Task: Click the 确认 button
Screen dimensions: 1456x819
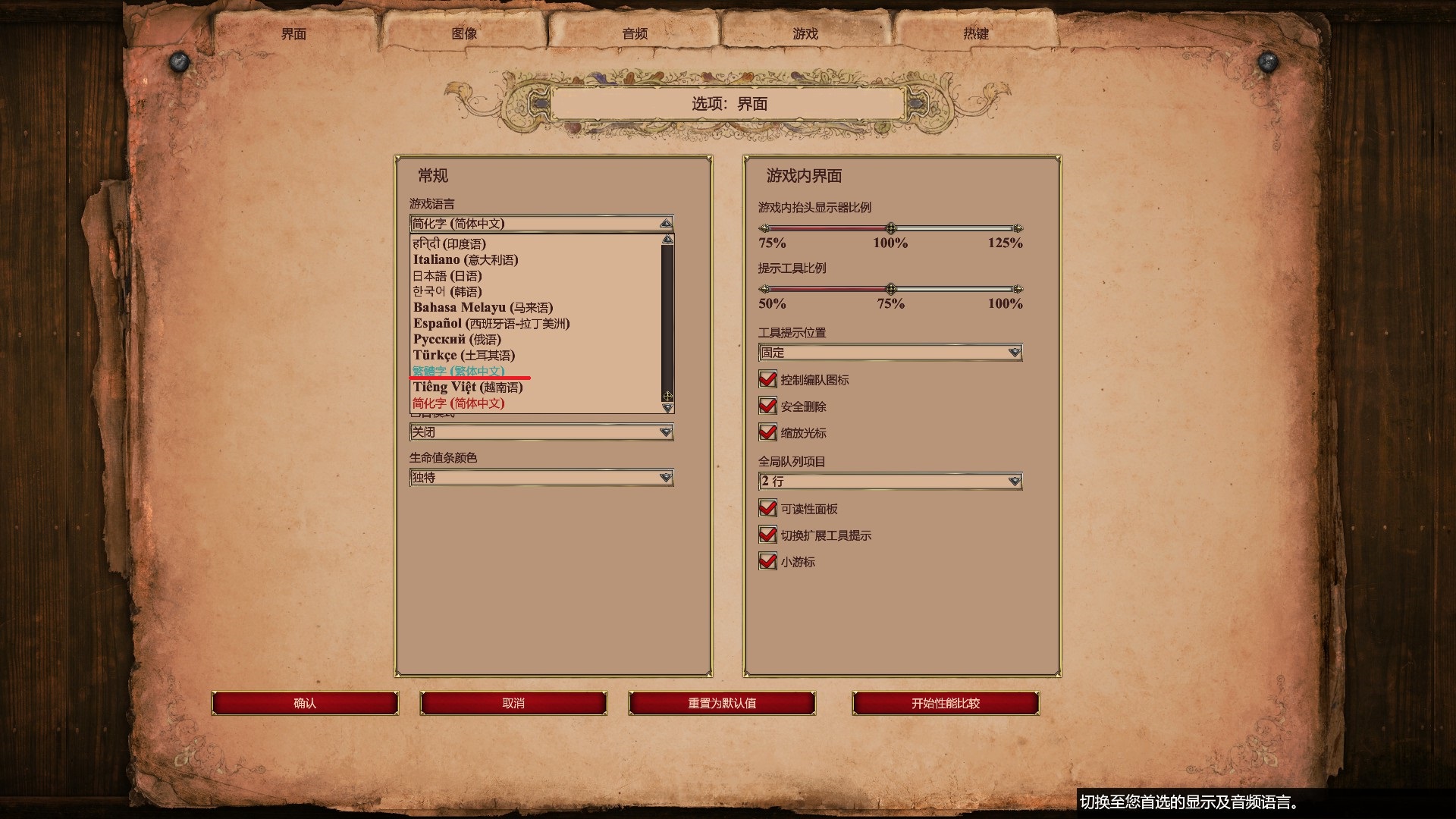Action: [x=305, y=704]
